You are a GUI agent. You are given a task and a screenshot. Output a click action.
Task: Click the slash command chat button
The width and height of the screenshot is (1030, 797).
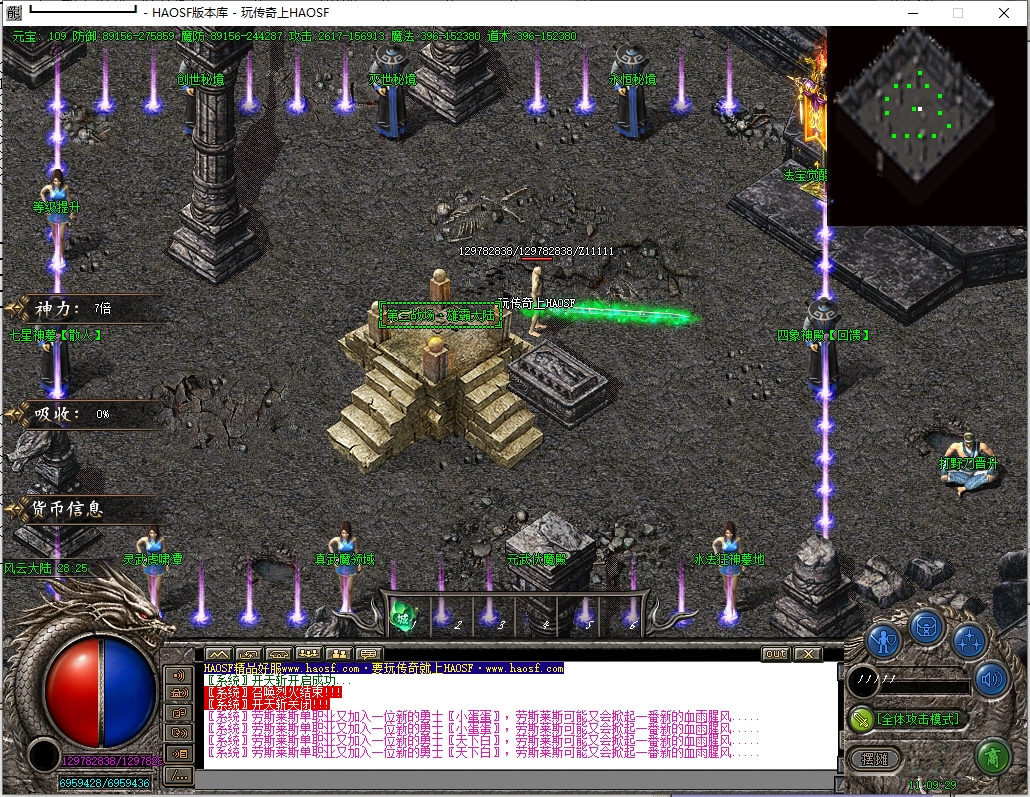coord(180,774)
